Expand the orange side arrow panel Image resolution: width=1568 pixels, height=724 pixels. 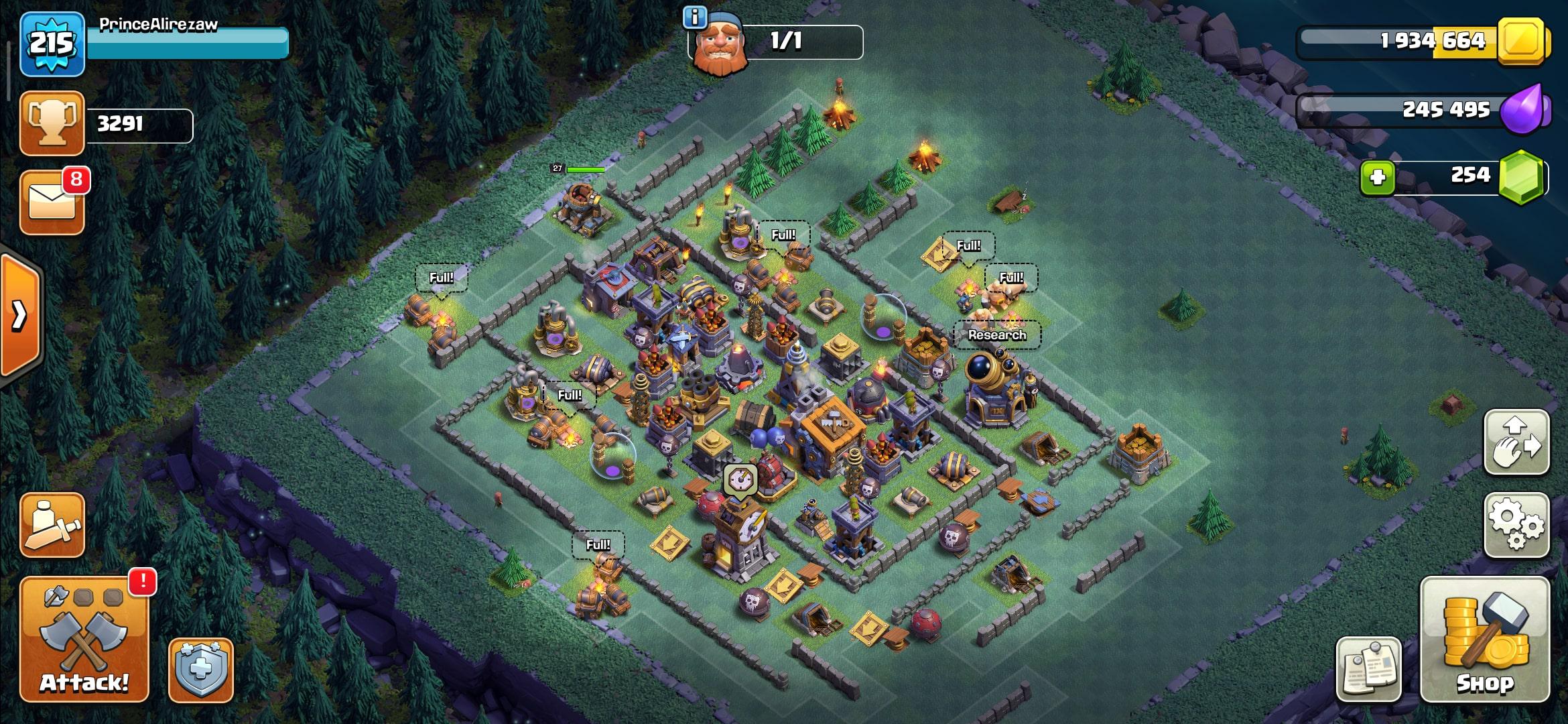(20, 315)
